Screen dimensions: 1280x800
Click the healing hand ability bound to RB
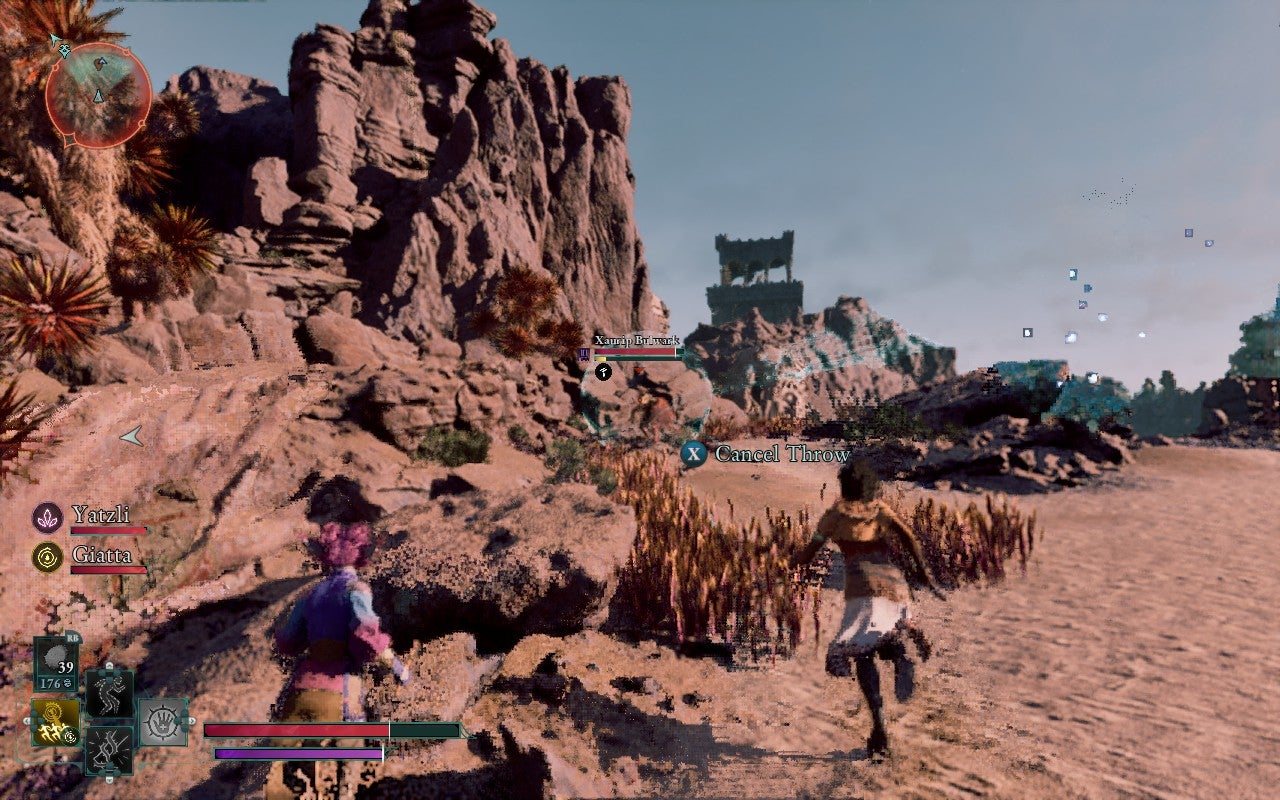(162, 720)
